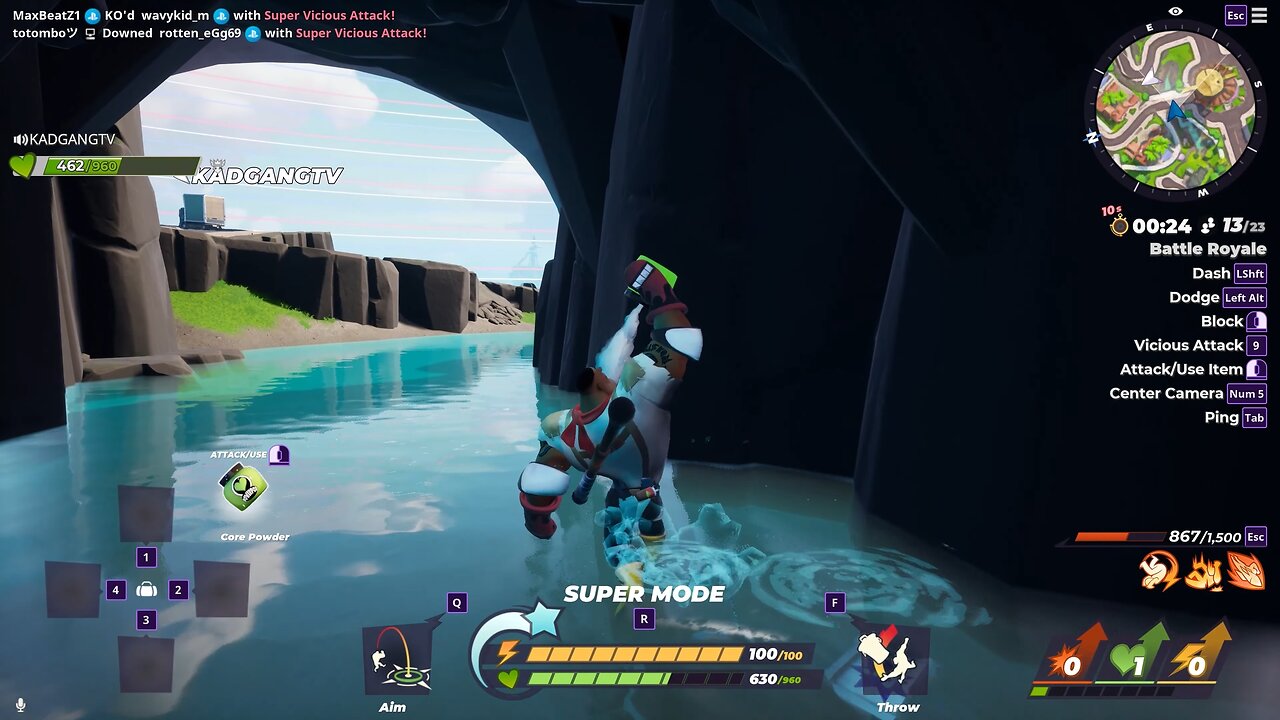Toggle the microphone icon
Screen dimensions: 1280x720
pyautogui.click(x=20, y=705)
